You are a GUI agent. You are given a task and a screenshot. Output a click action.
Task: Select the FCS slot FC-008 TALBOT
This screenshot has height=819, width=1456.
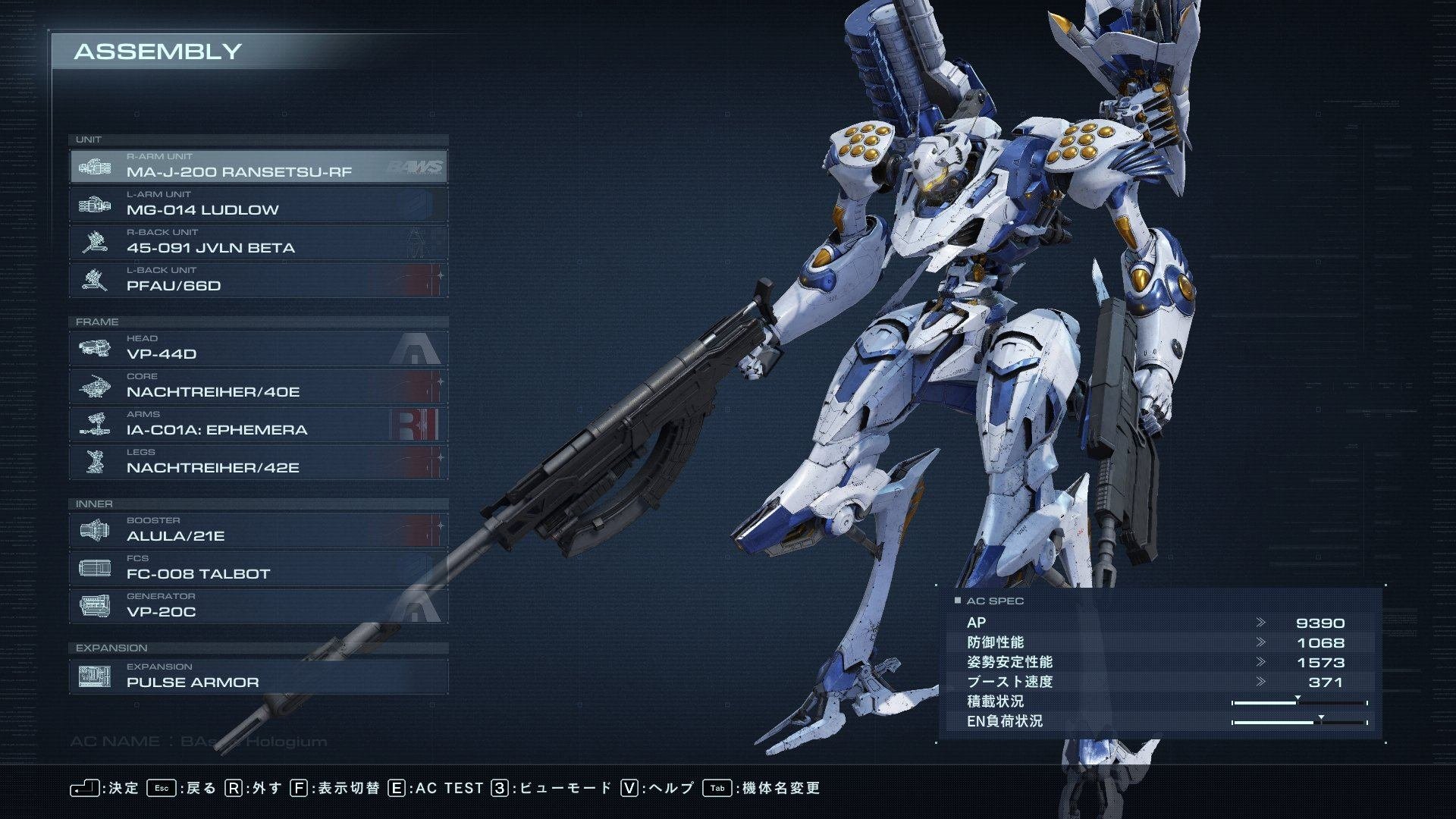point(258,568)
